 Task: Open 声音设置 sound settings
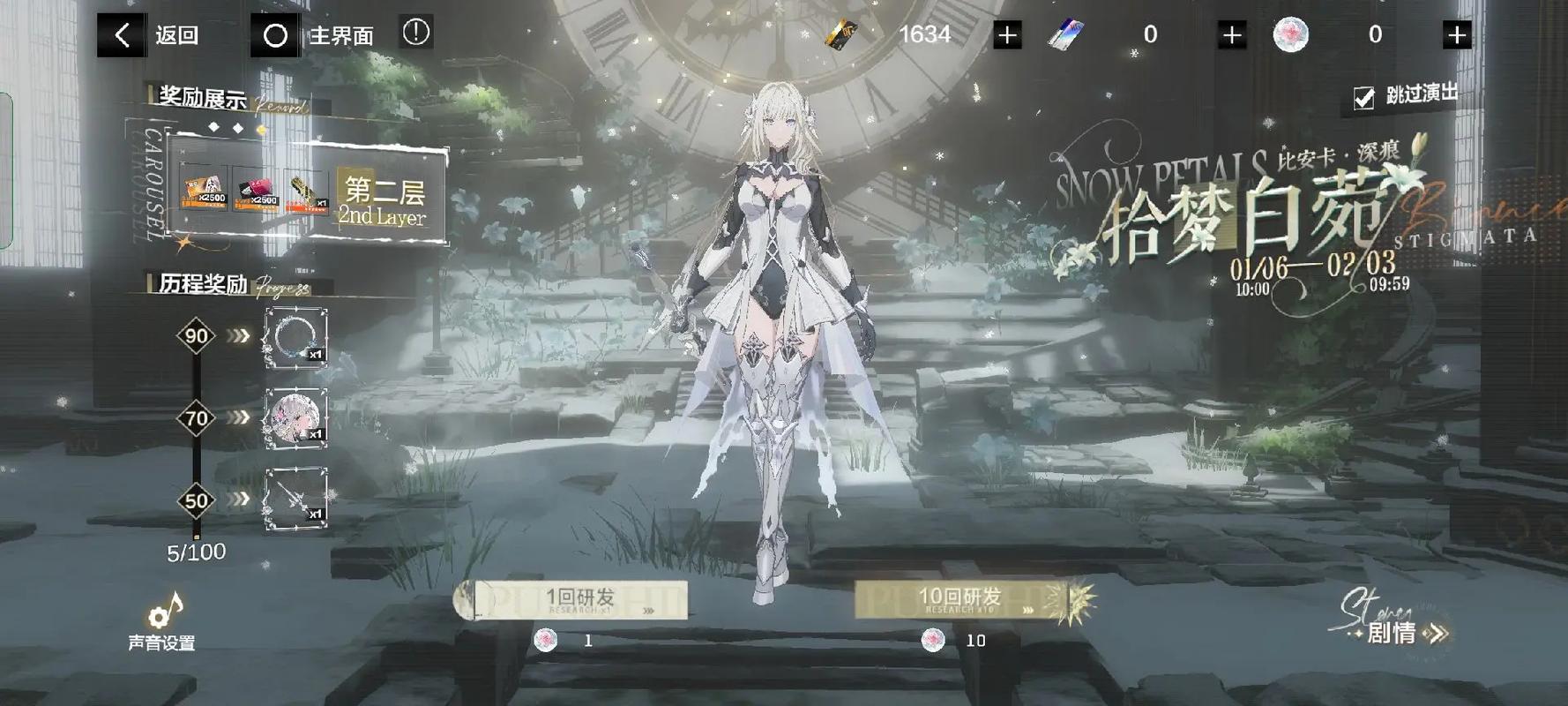162,621
